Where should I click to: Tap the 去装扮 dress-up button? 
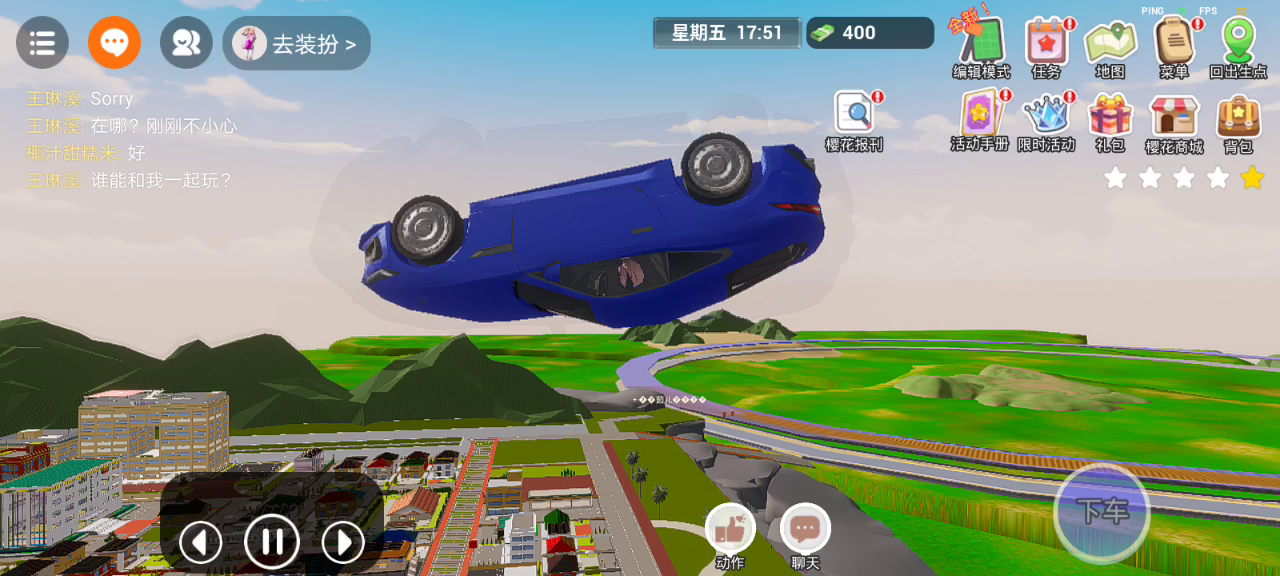[x=297, y=44]
